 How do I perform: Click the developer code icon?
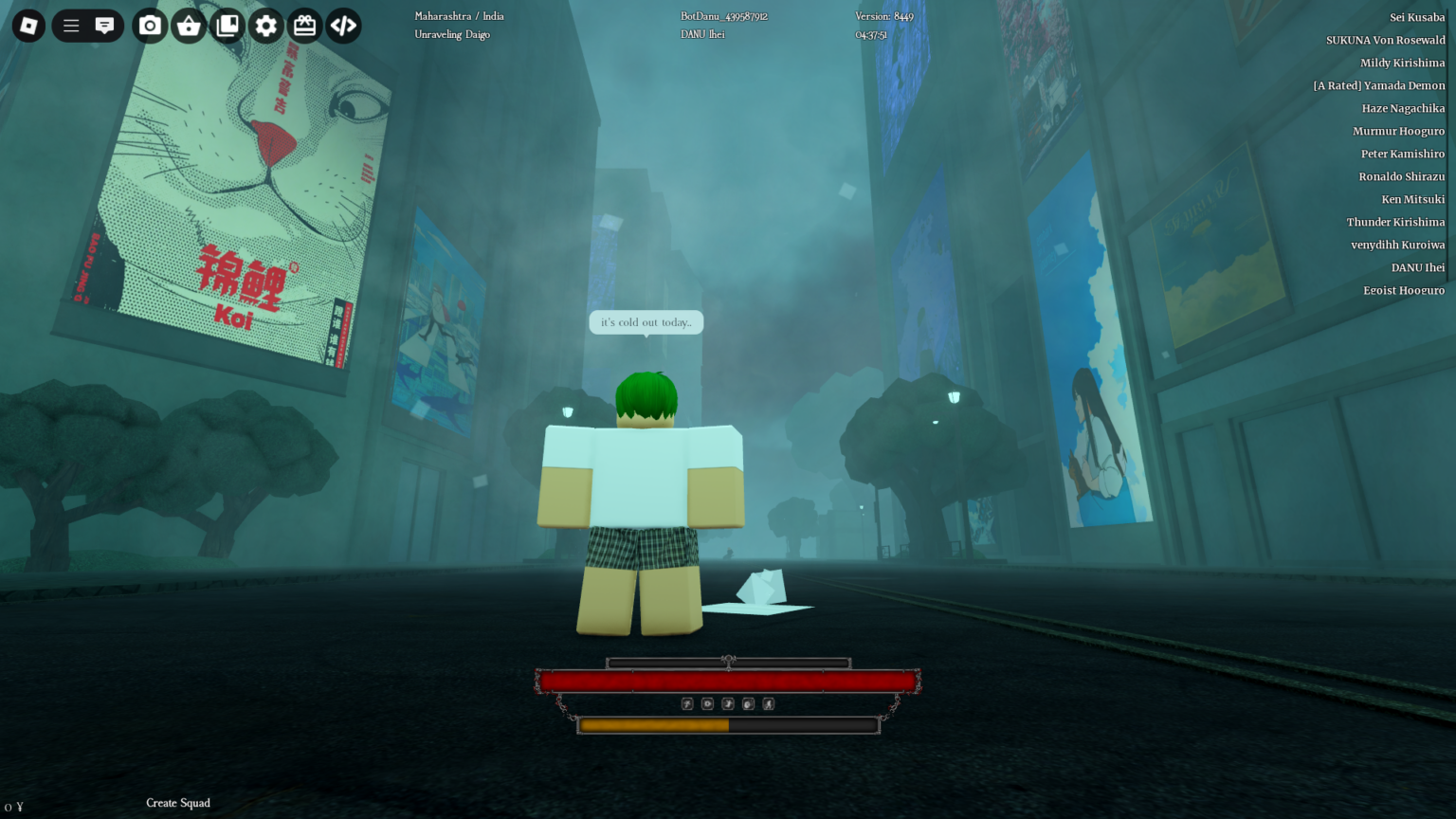point(343,26)
